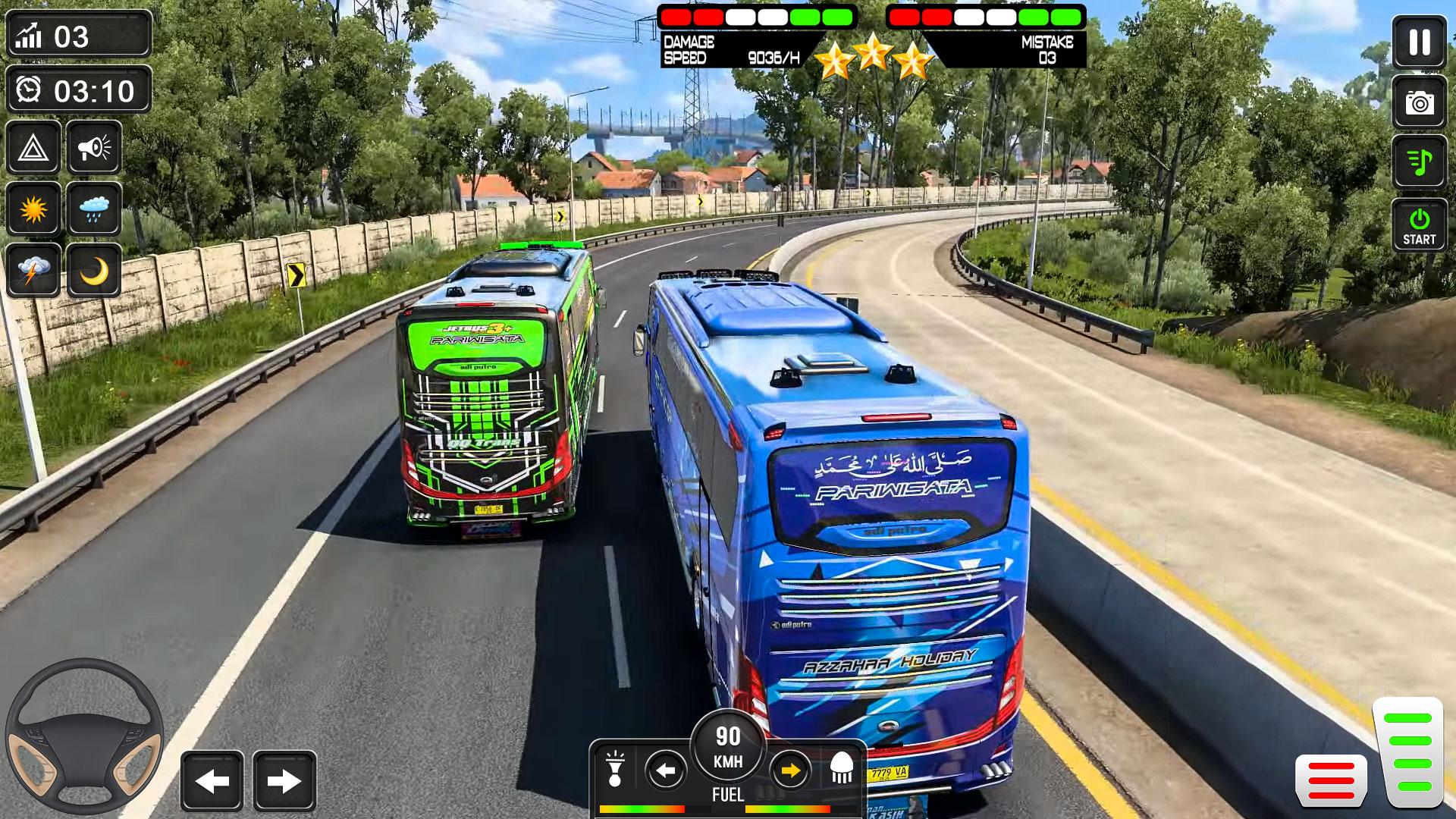Tap the green START engine button

tap(1419, 225)
